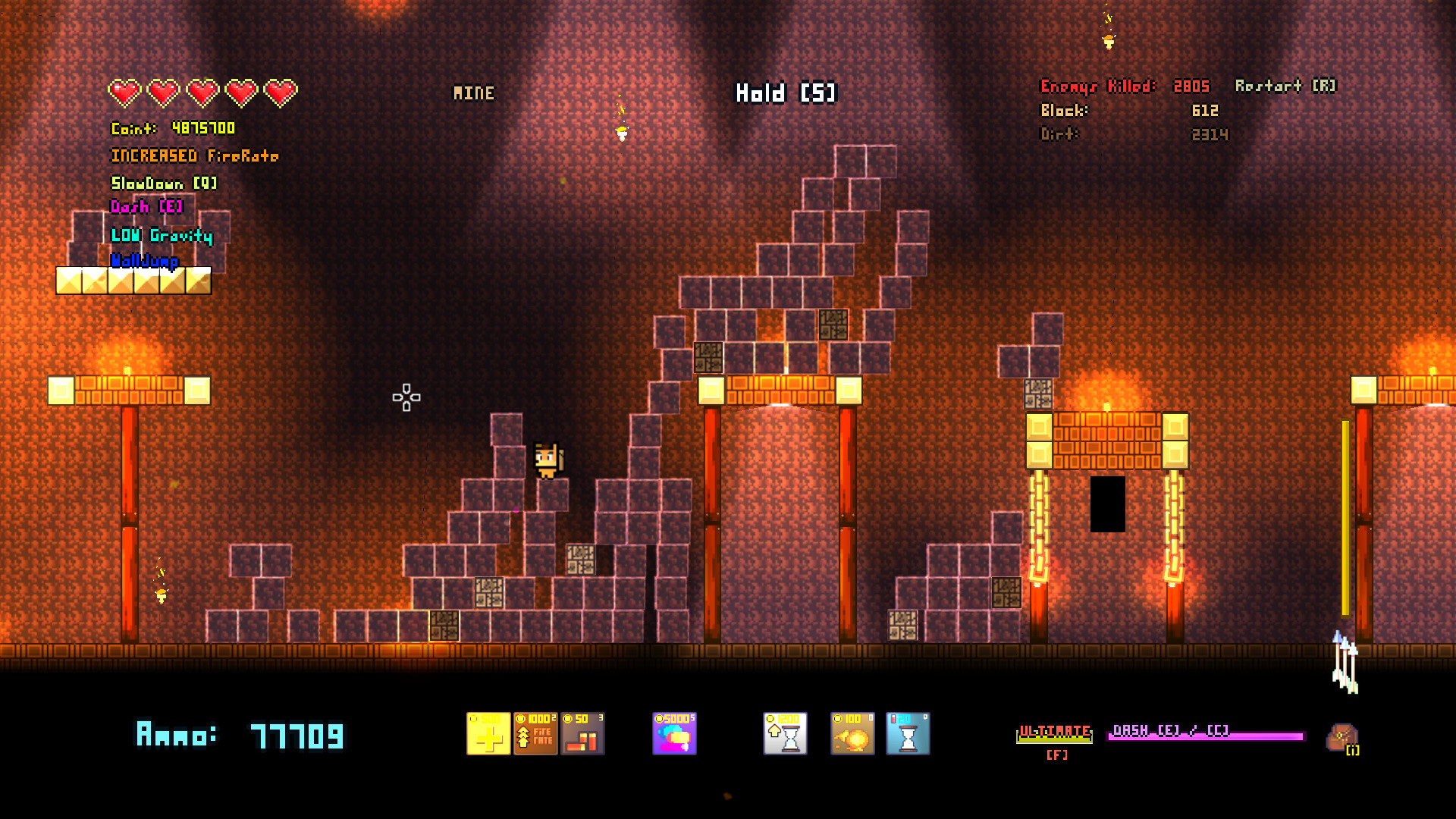Select the blue hourglass item
The height and width of the screenshot is (819, 1456).
pos(908,733)
